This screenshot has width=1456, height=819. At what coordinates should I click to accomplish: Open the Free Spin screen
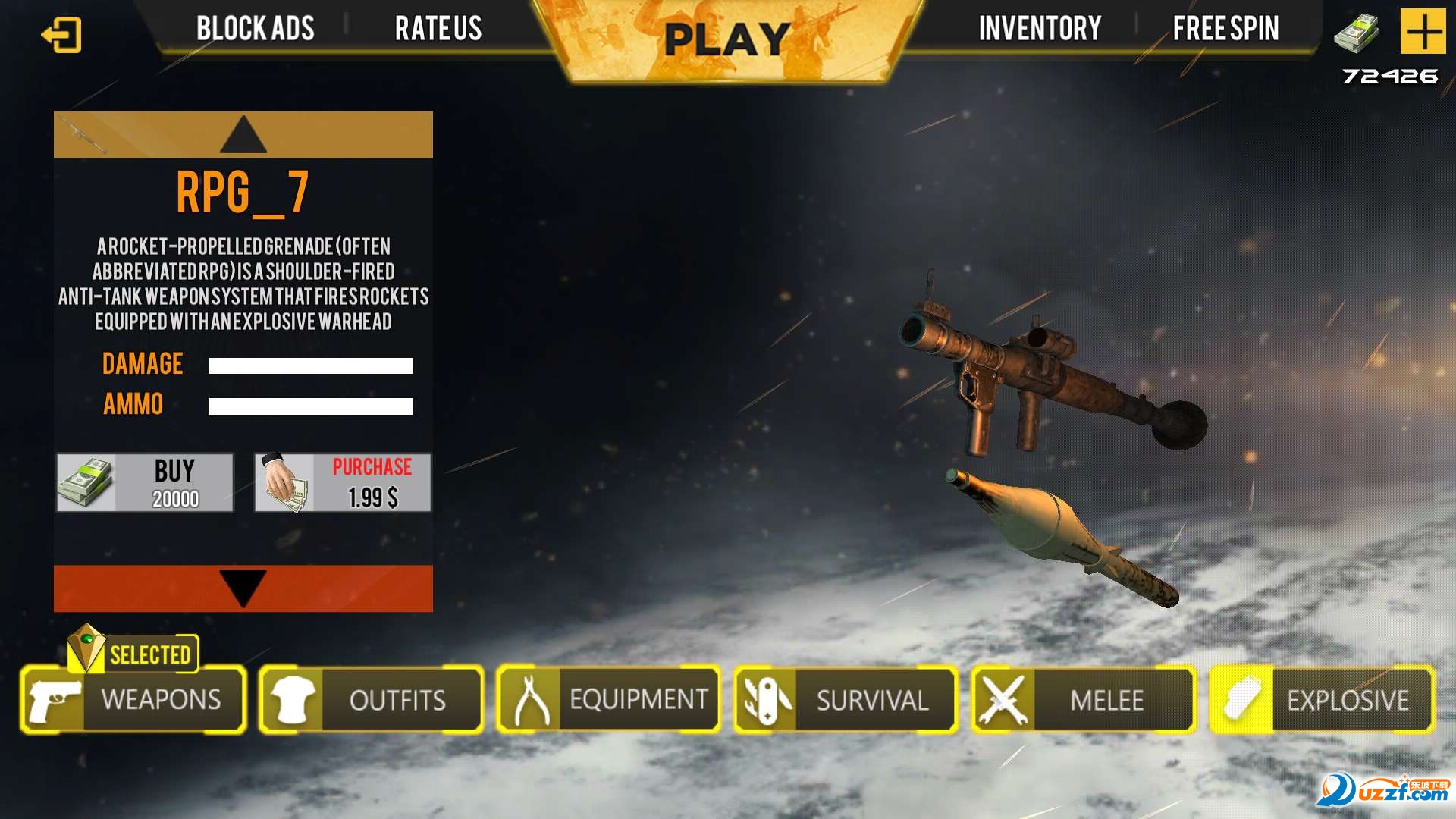(x=1225, y=29)
